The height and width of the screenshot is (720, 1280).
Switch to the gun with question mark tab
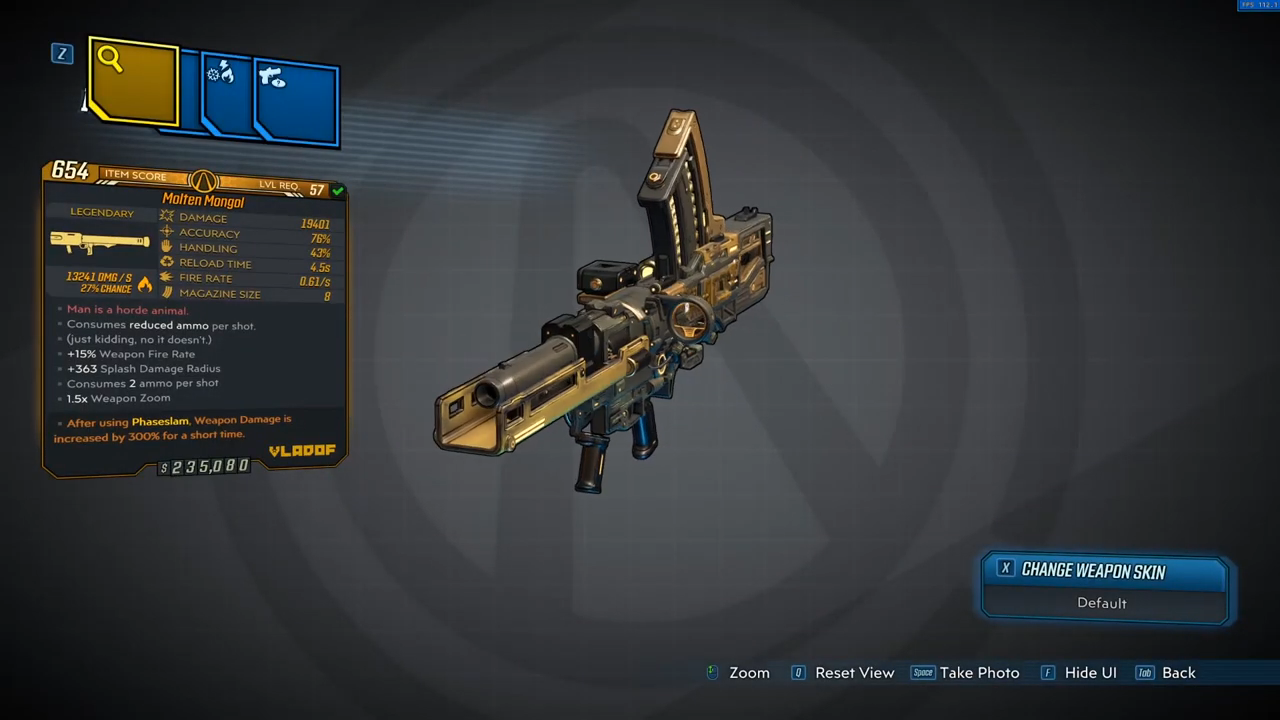pos(296,100)
